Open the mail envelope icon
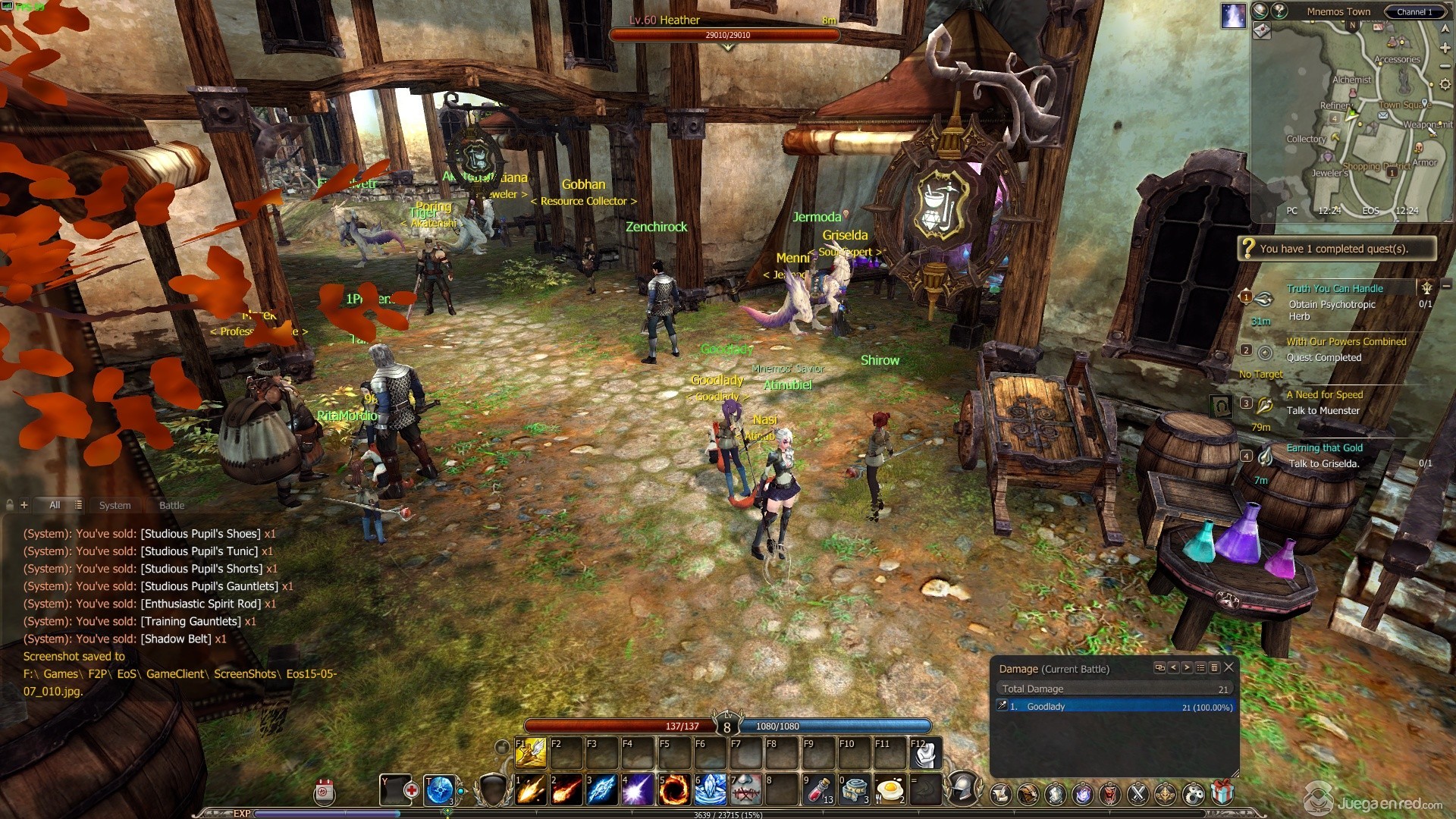The image size is (1456, 819). 1383,115
